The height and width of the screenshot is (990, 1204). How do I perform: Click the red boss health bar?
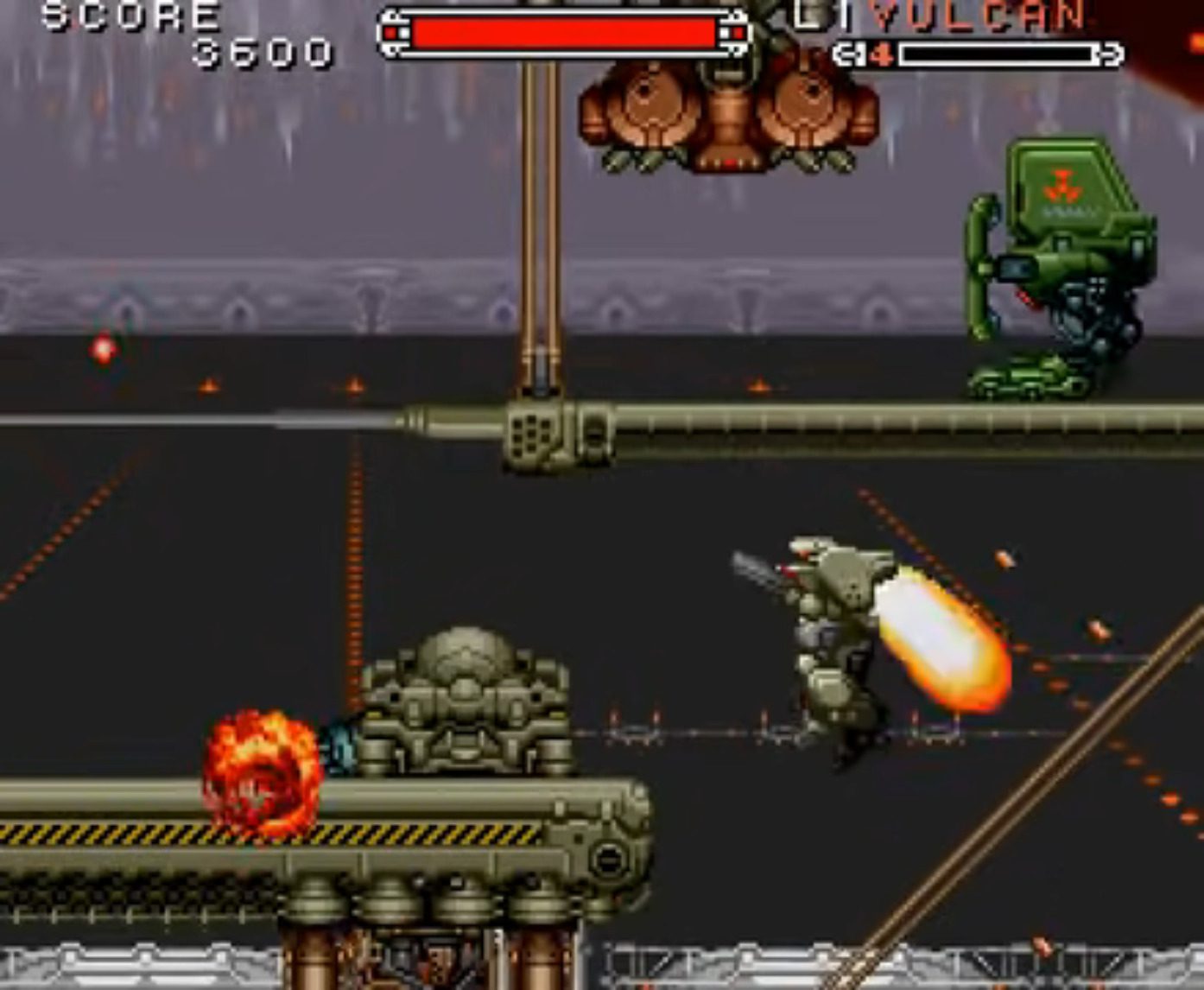561,32
